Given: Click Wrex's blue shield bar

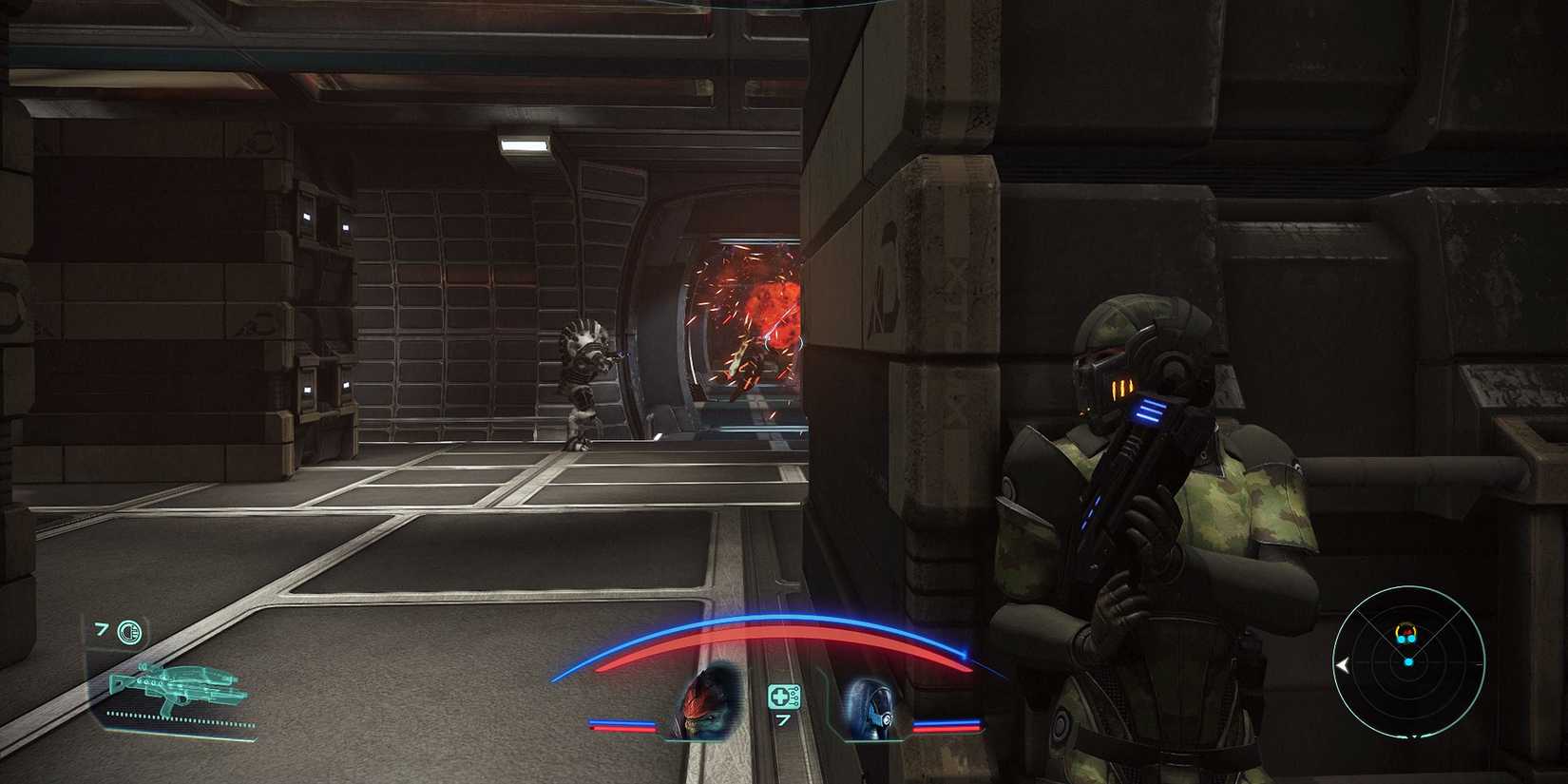Looking at the screenshot, I should coord(621,720).
